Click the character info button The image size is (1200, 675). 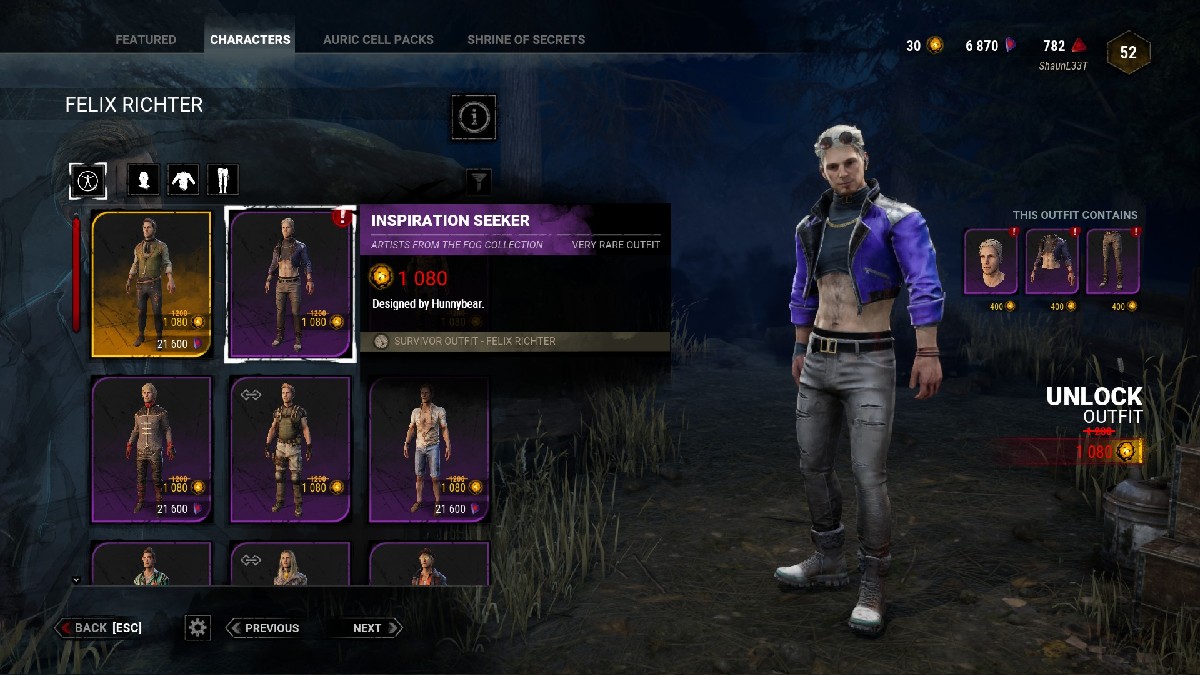pos(473,117)
